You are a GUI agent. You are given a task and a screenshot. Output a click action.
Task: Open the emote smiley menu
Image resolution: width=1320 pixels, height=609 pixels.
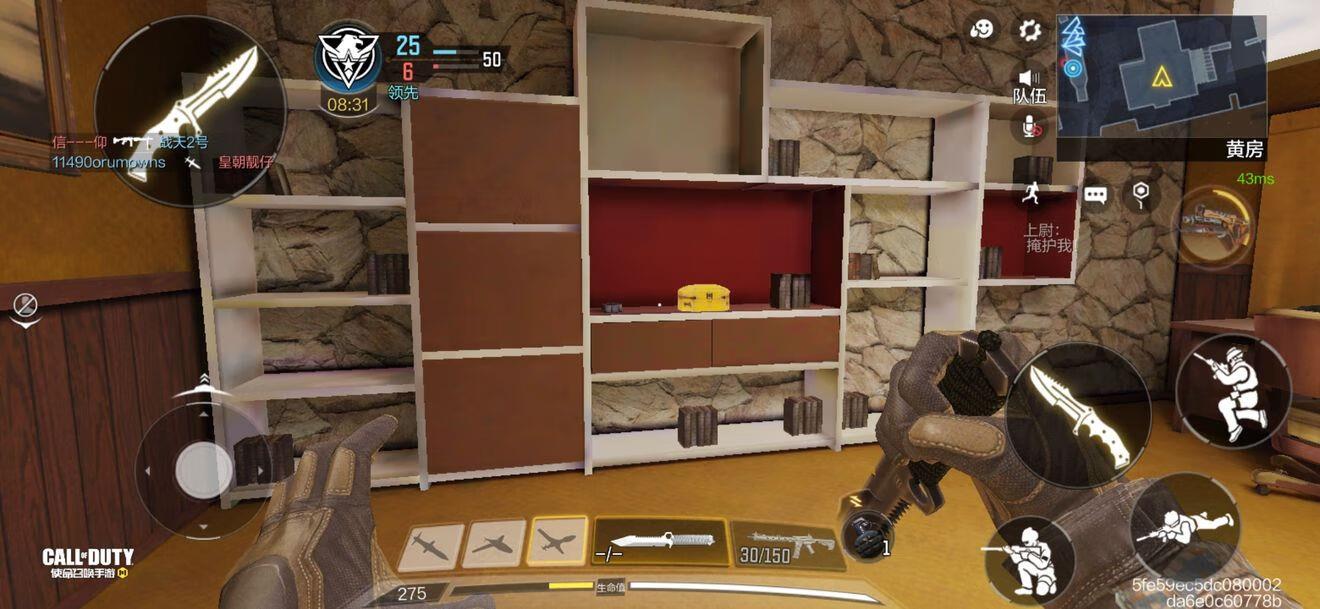coord(983,30)
